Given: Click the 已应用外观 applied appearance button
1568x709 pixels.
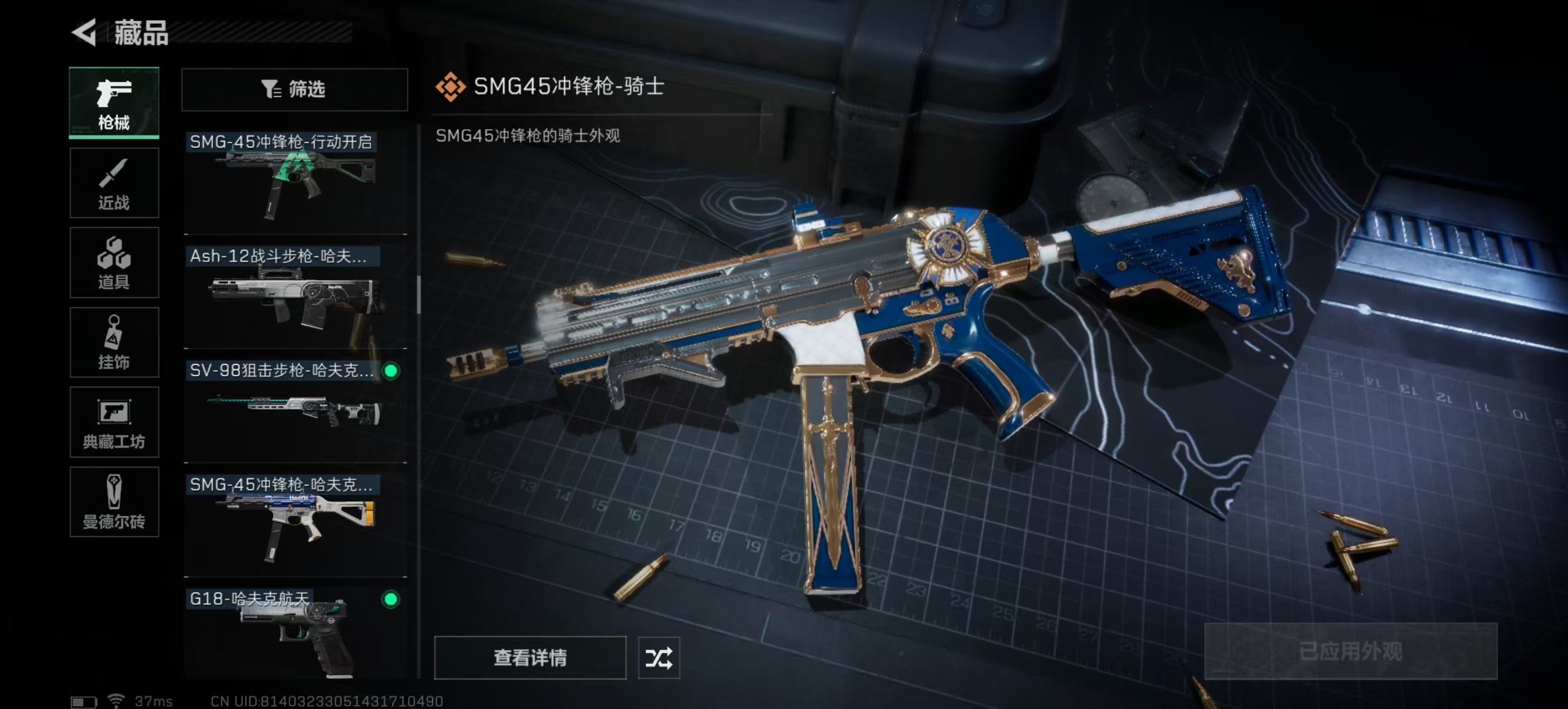Looking at the screenshot, I should [1350, 651].
